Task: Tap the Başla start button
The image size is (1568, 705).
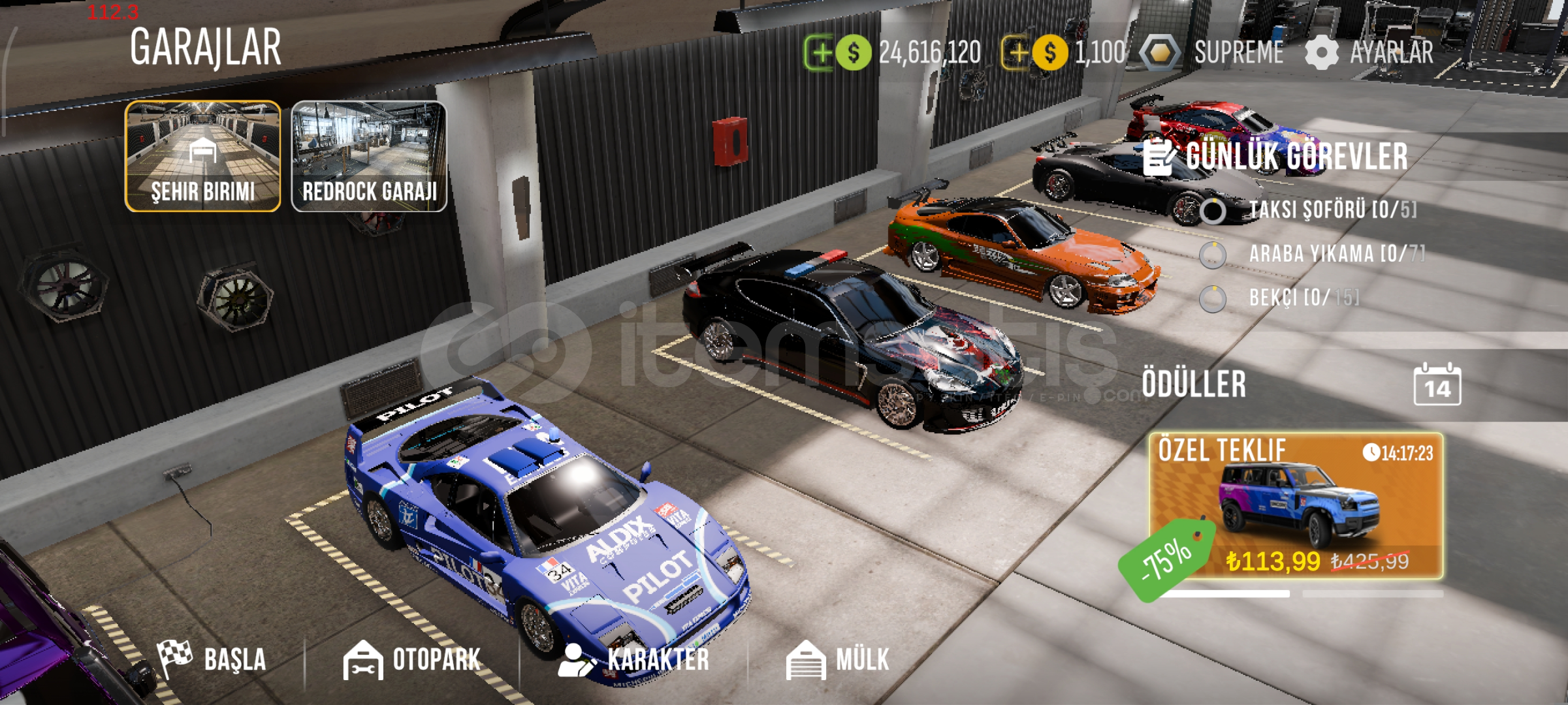Action: pyautogui.click(x=212, y=659)
